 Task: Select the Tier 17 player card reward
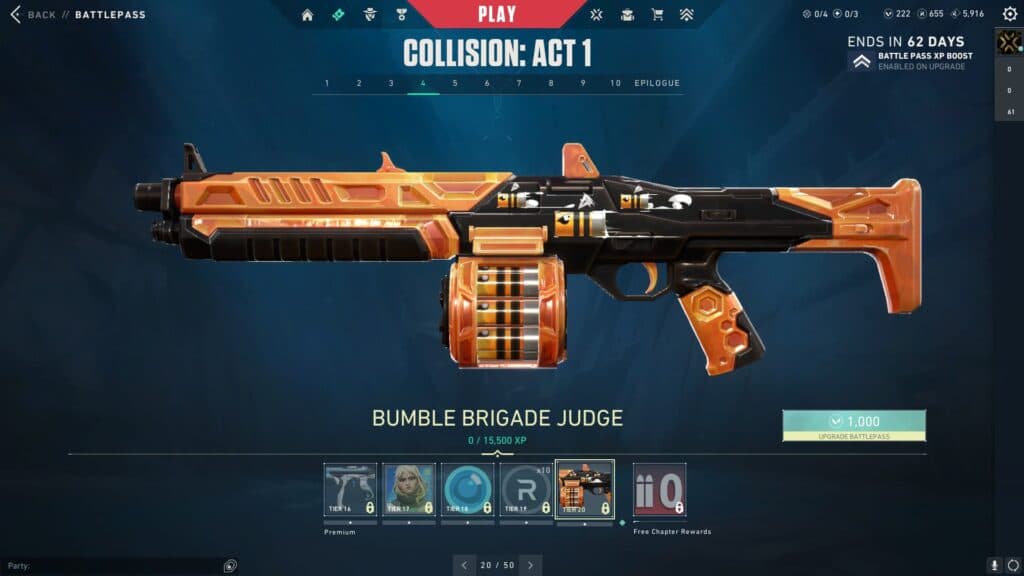[409, 489]
